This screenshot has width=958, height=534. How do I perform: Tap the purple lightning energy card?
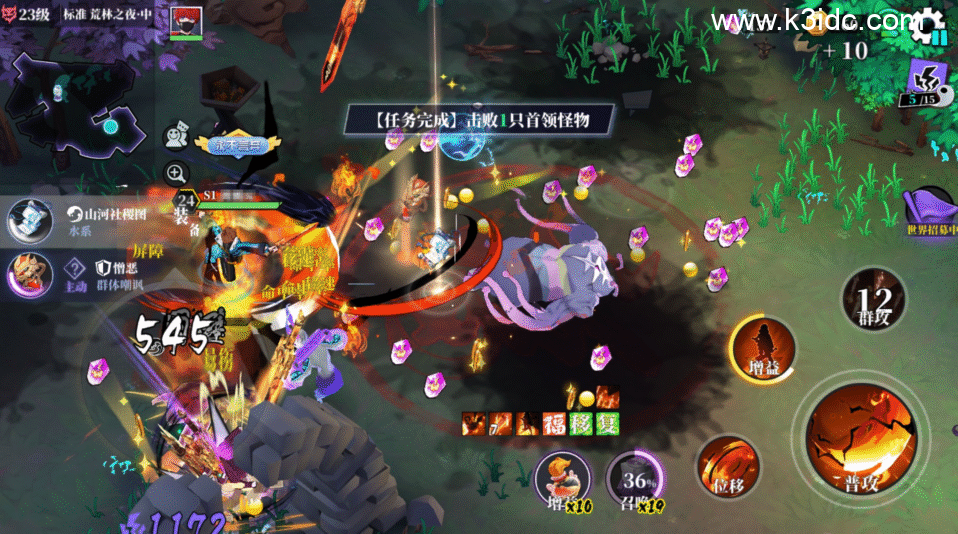pyautogui.click(x=923, y=82)
